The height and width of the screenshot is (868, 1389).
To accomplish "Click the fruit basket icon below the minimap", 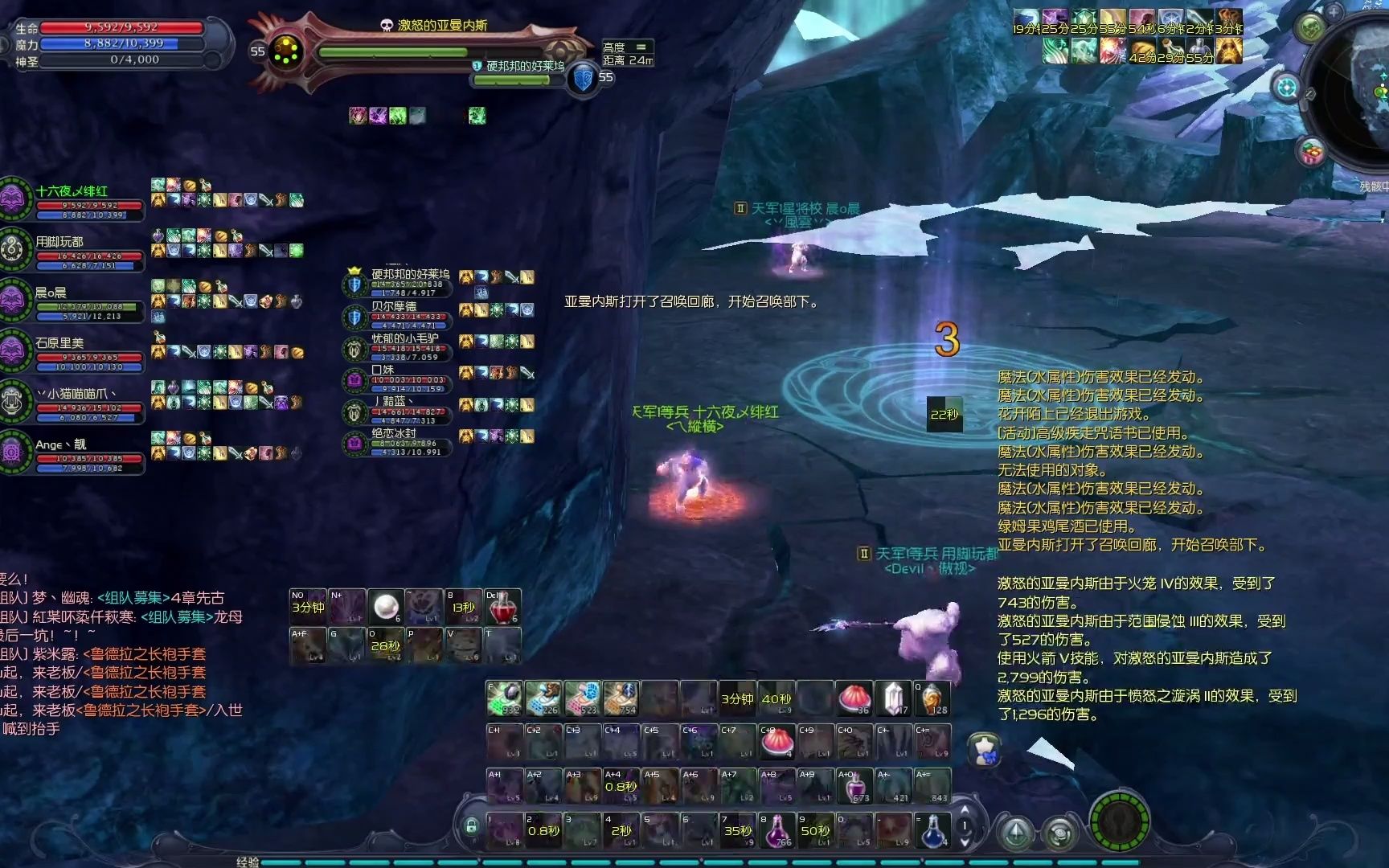I will pos(1310,150).
